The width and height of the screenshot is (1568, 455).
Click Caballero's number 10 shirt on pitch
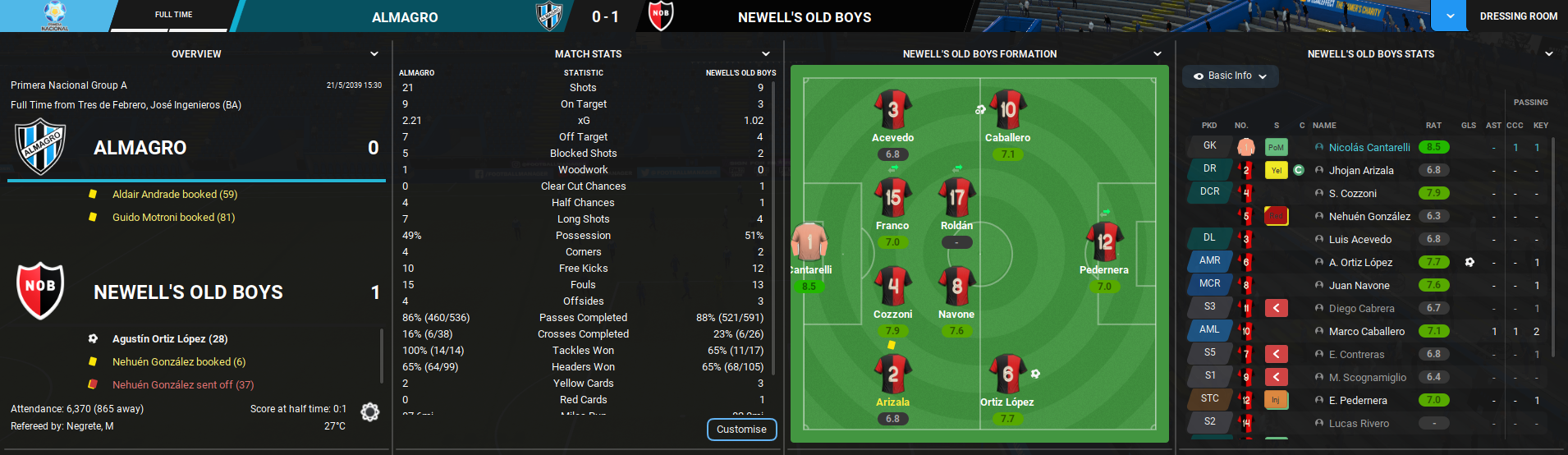click(1008, 110)
